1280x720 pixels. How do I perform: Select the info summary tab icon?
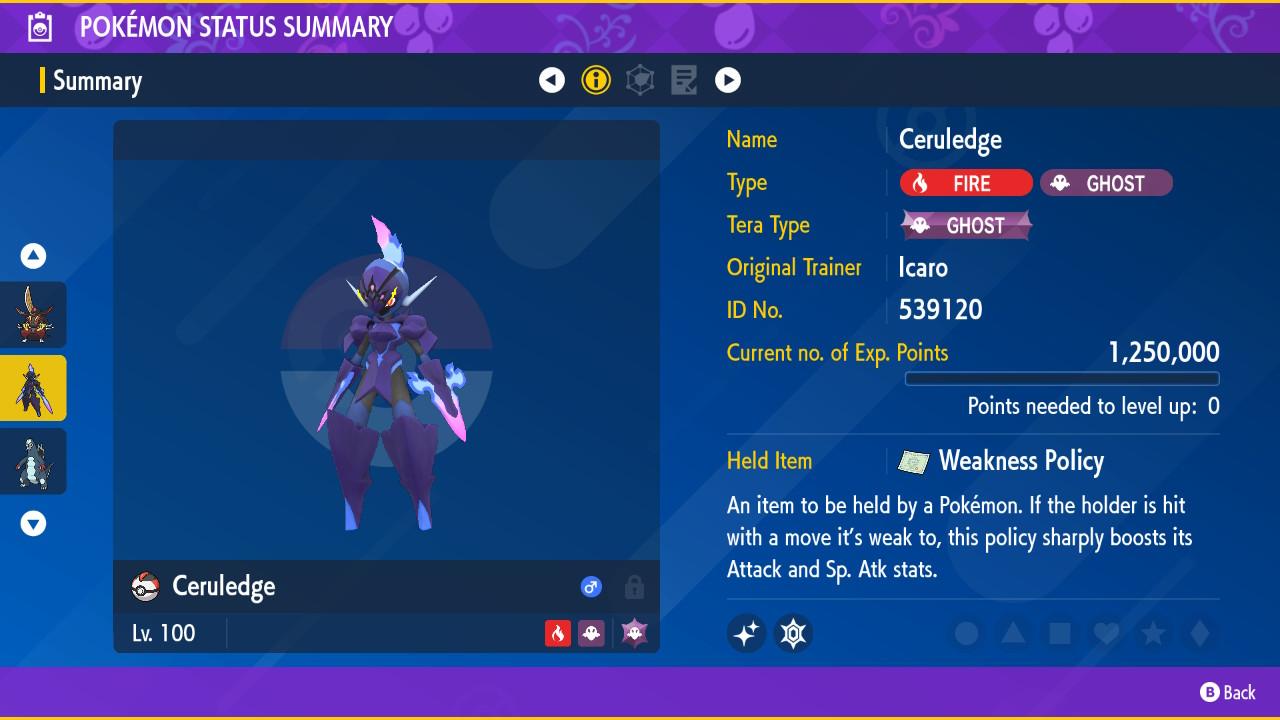click(x=596, y=80)
